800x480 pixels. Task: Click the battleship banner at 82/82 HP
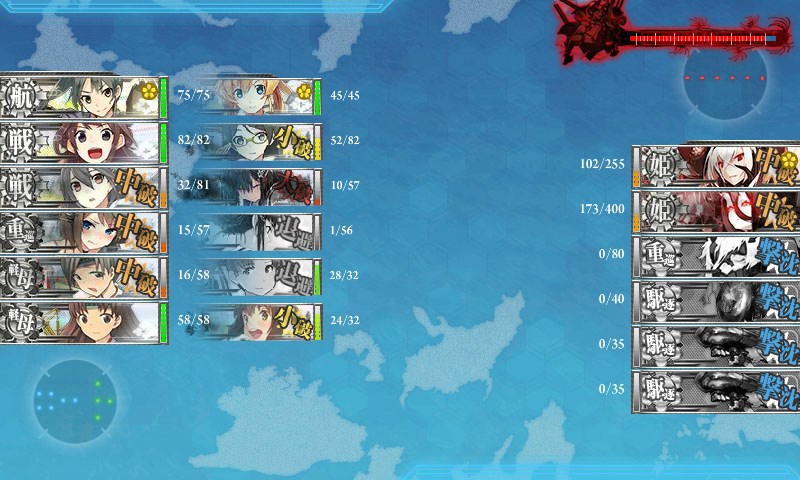pos(82,142)
